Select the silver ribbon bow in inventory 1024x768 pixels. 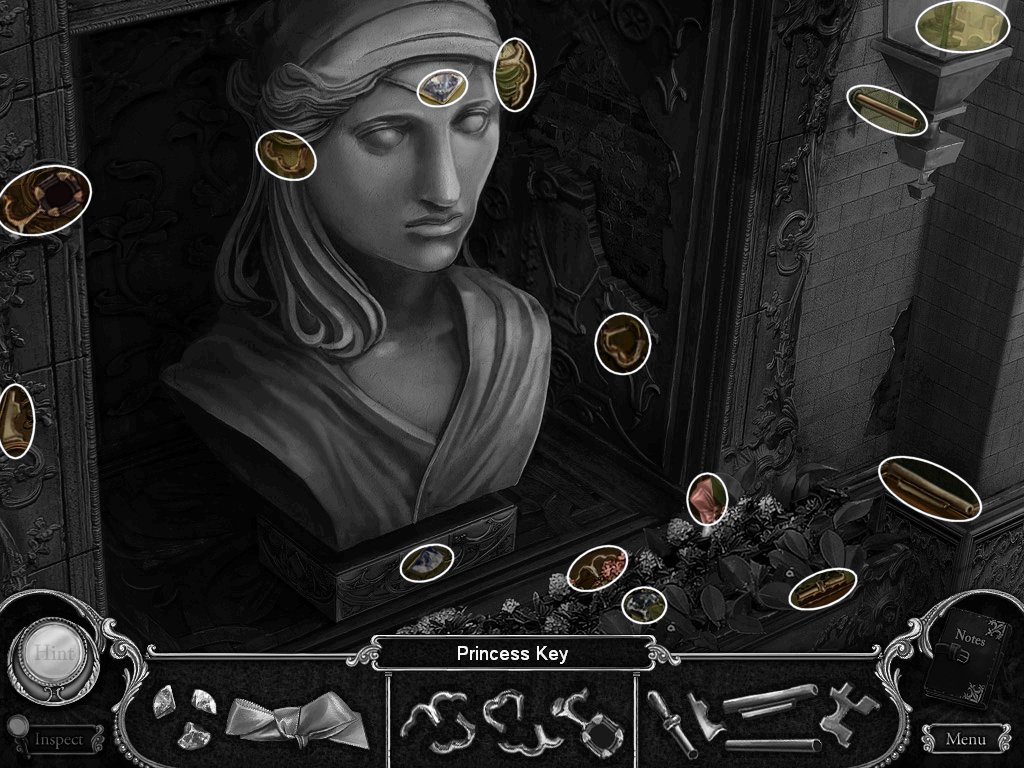click(x=270, y=721)
